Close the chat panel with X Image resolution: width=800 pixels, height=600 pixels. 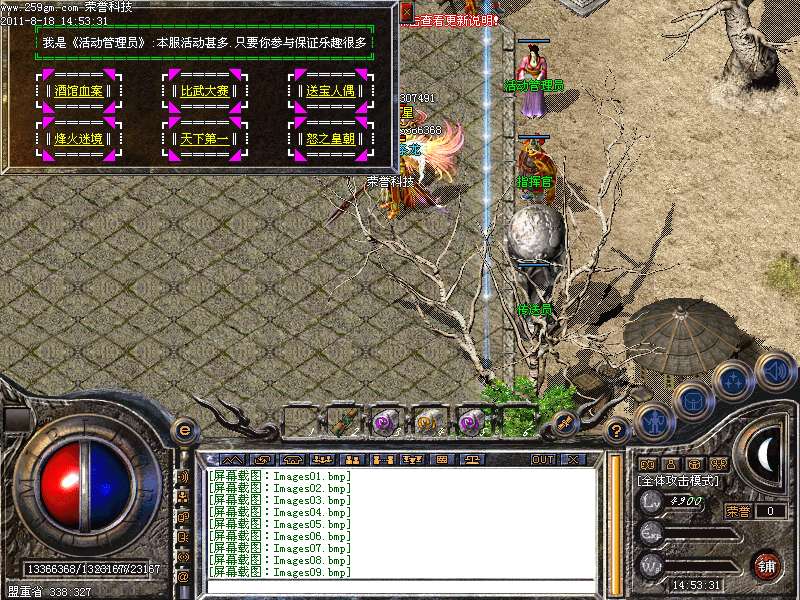[x=573, y=459]
